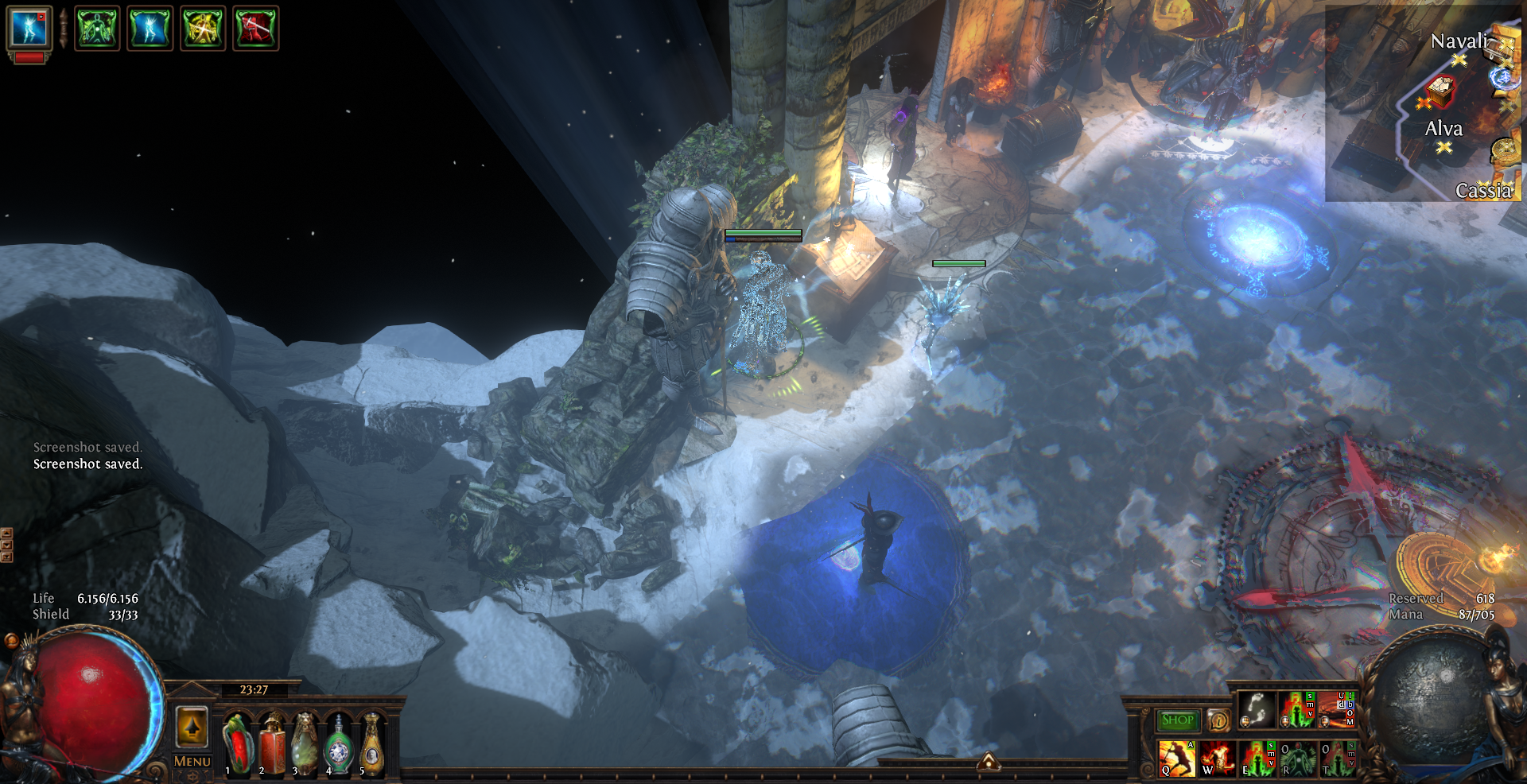Click the golden level-up arrow button
The height and width of the screenshot is (784, 1527).
click(x=192, y=726)
